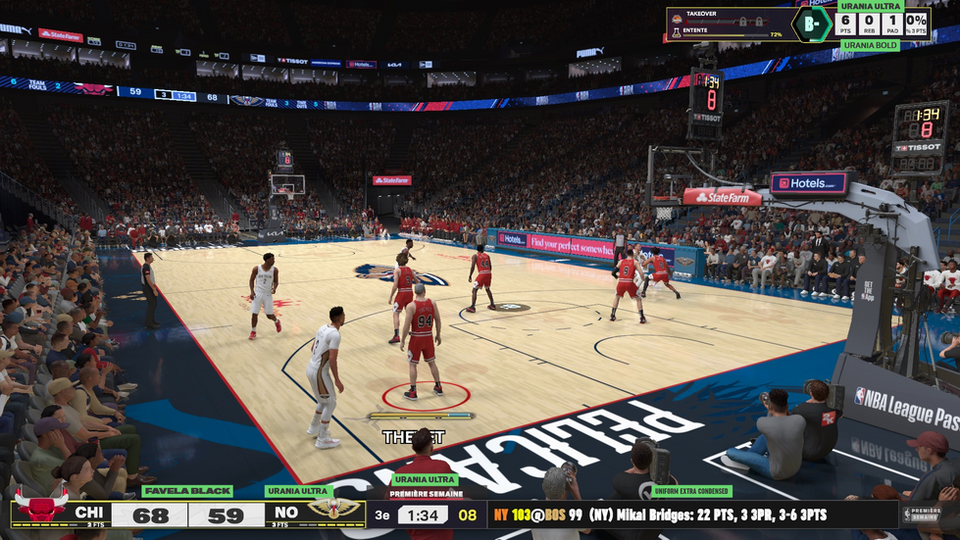Click the Entente chemistry flask icon
960x540 pixels.
pos(677,33)
